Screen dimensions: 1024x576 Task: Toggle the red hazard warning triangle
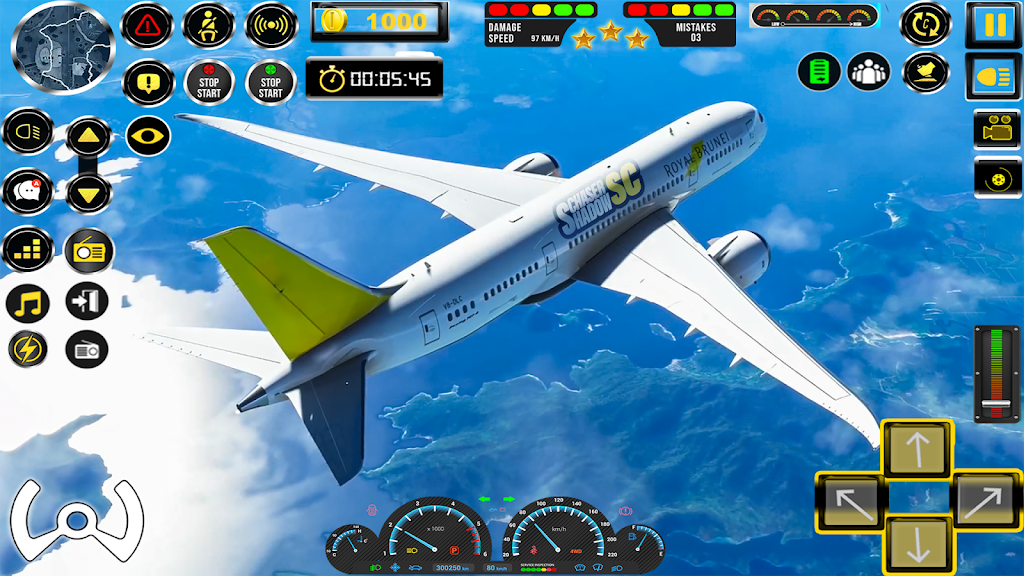point(147,25)
